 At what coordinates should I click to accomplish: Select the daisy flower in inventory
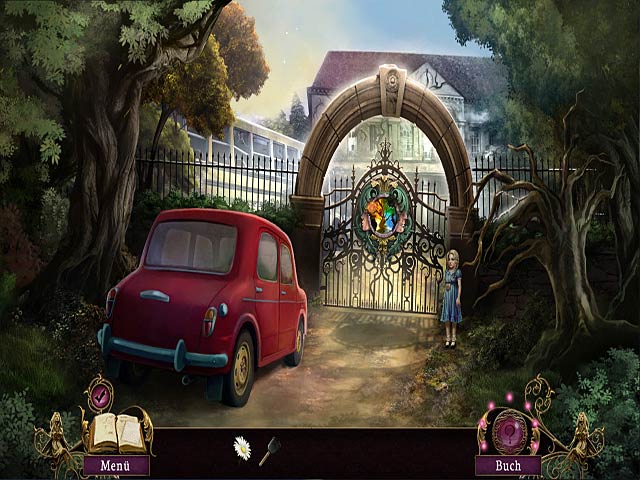(x=242, y=447)
